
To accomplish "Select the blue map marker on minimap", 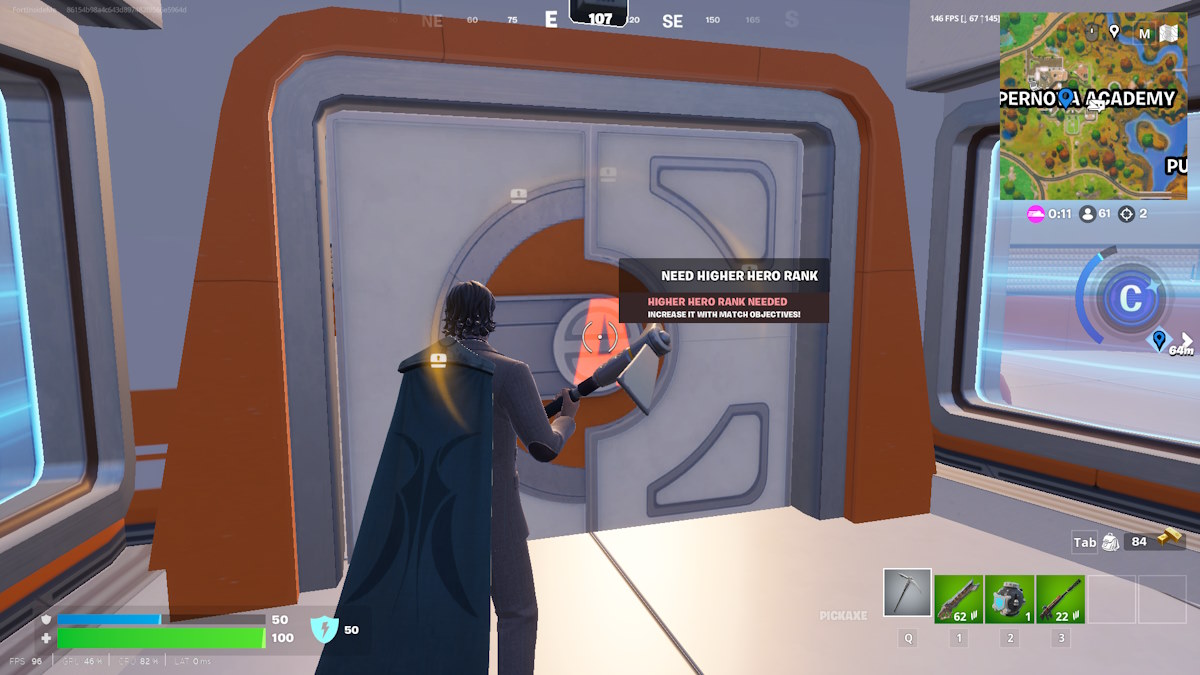I will (1066, 97).
